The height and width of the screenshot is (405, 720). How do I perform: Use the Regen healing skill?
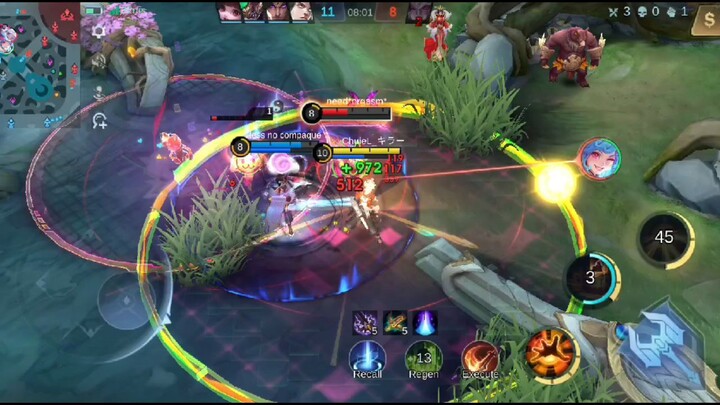click(424, 357)
